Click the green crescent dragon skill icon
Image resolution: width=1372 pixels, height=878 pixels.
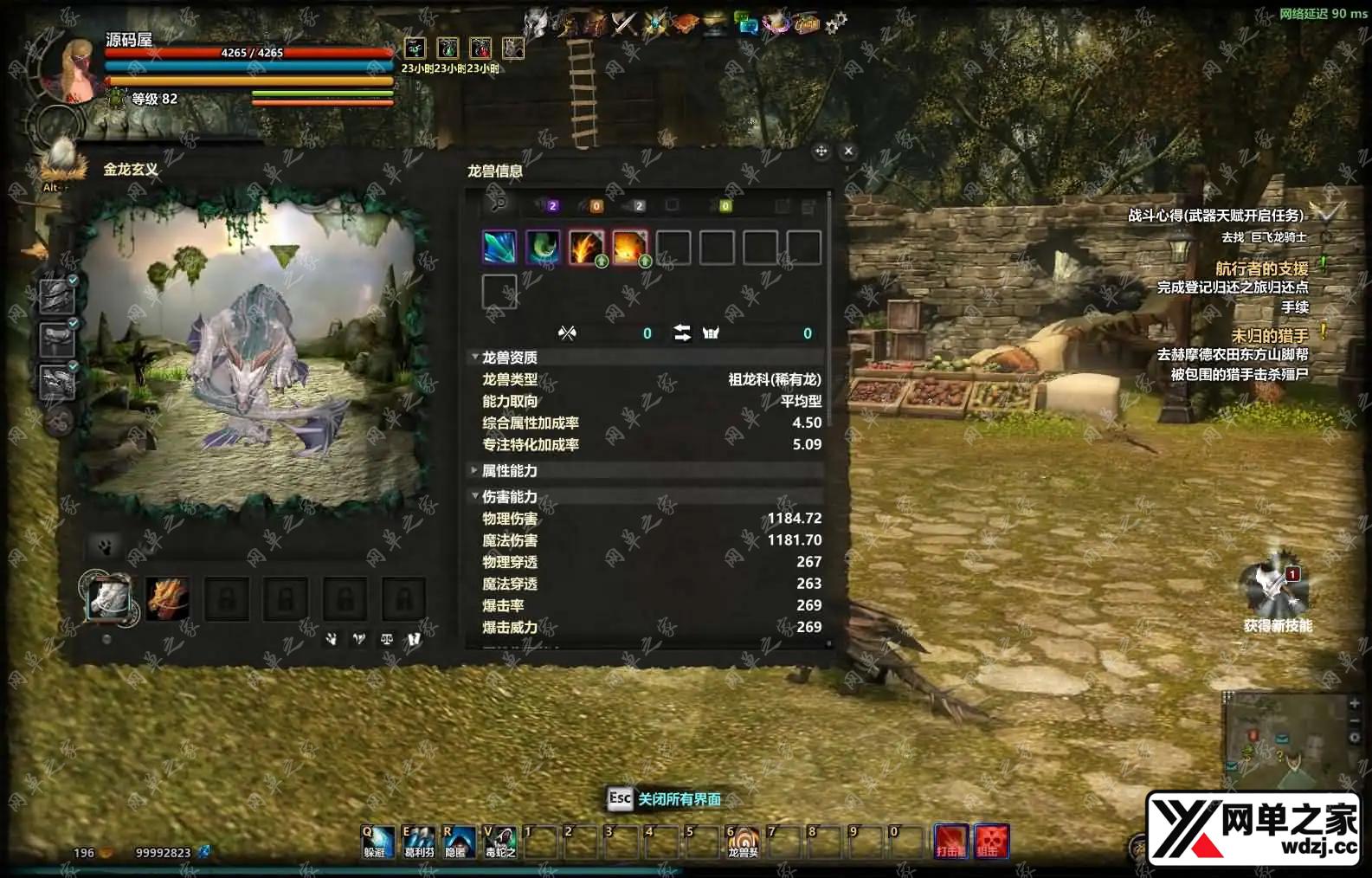[x=543, y=248]
